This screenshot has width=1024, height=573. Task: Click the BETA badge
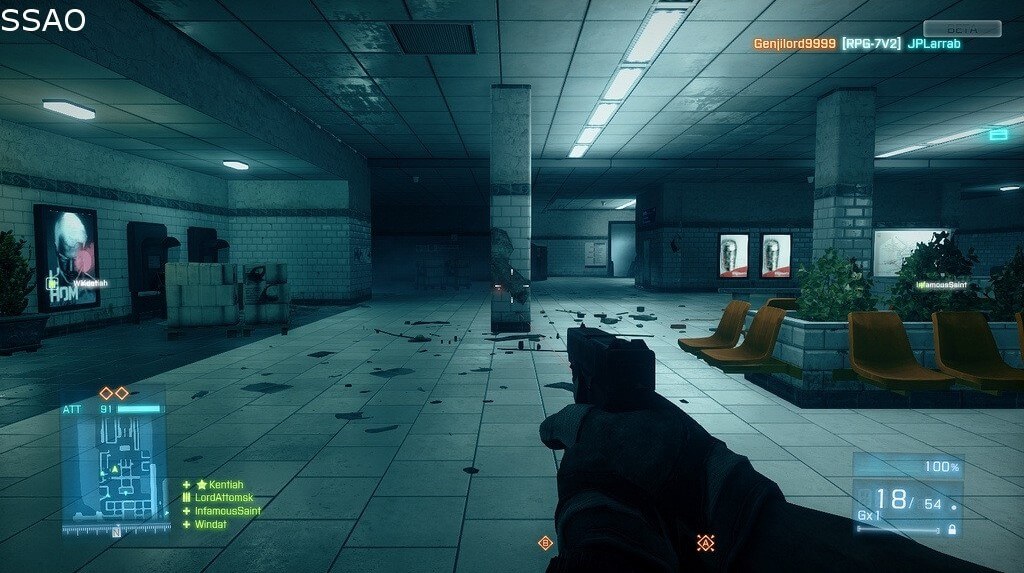pos(962,29)
